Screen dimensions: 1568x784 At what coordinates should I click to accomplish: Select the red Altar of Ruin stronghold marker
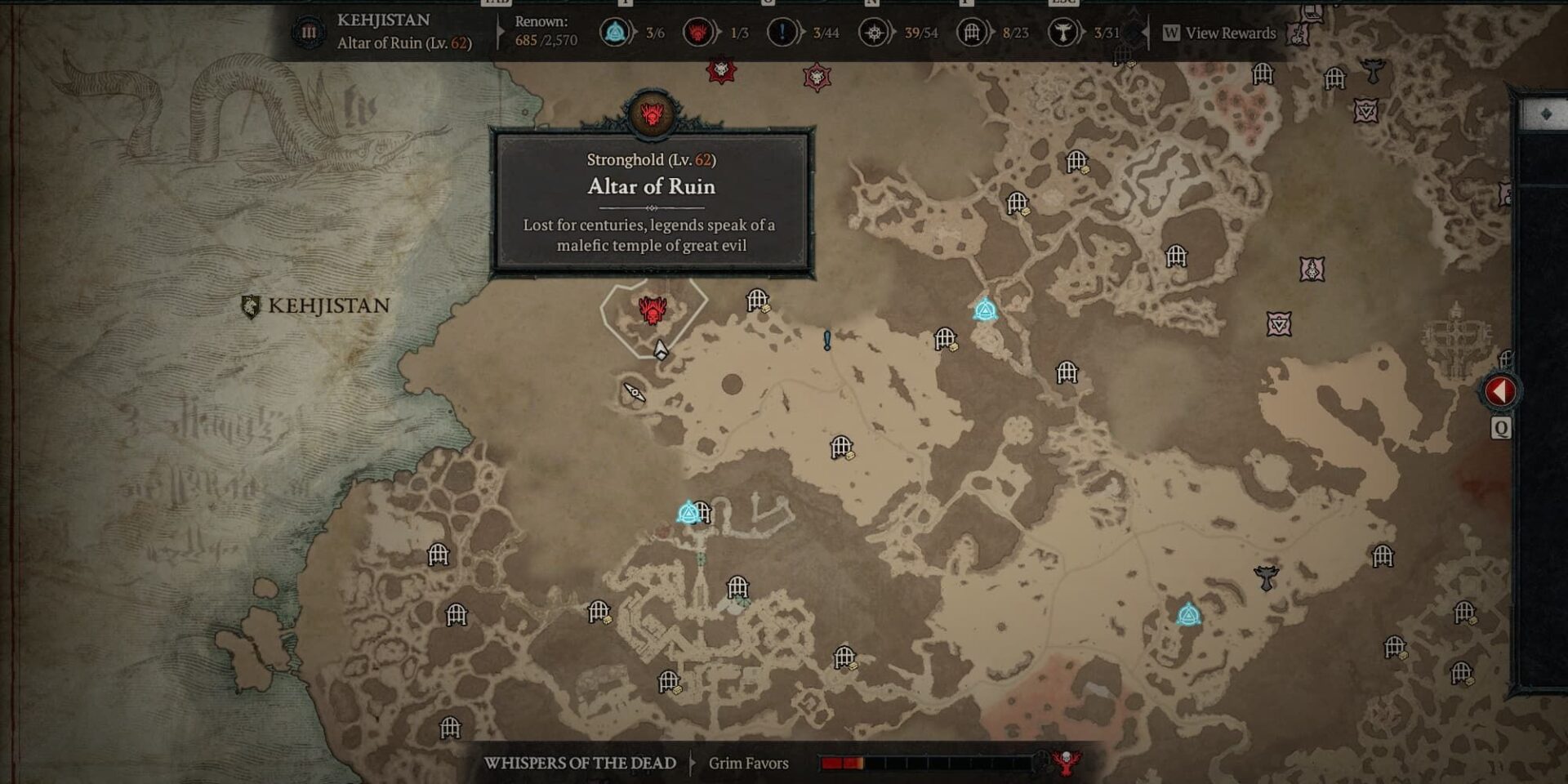click(653, 310)
